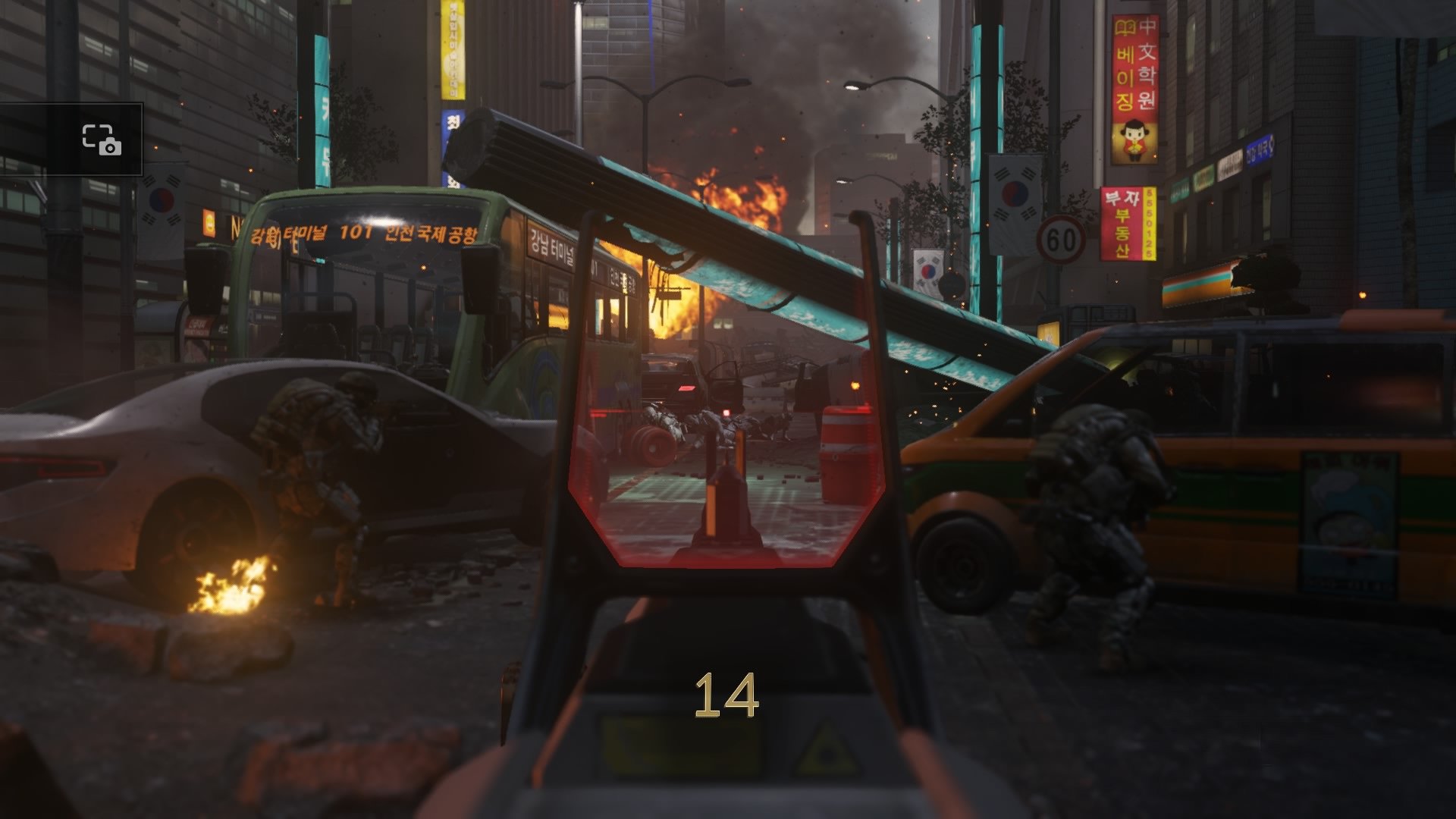This screenshot has height=819, width=1456.
Task: Click the Korean flag on the right pole
Action: tap(1016, 193)
